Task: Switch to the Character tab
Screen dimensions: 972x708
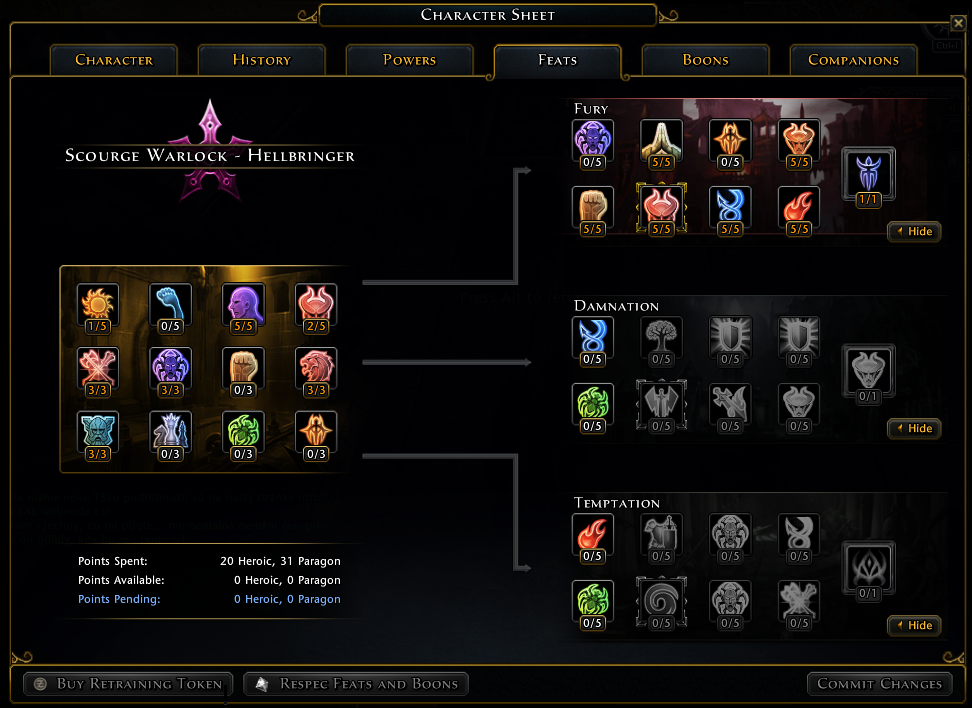Action: pos(113,60)
